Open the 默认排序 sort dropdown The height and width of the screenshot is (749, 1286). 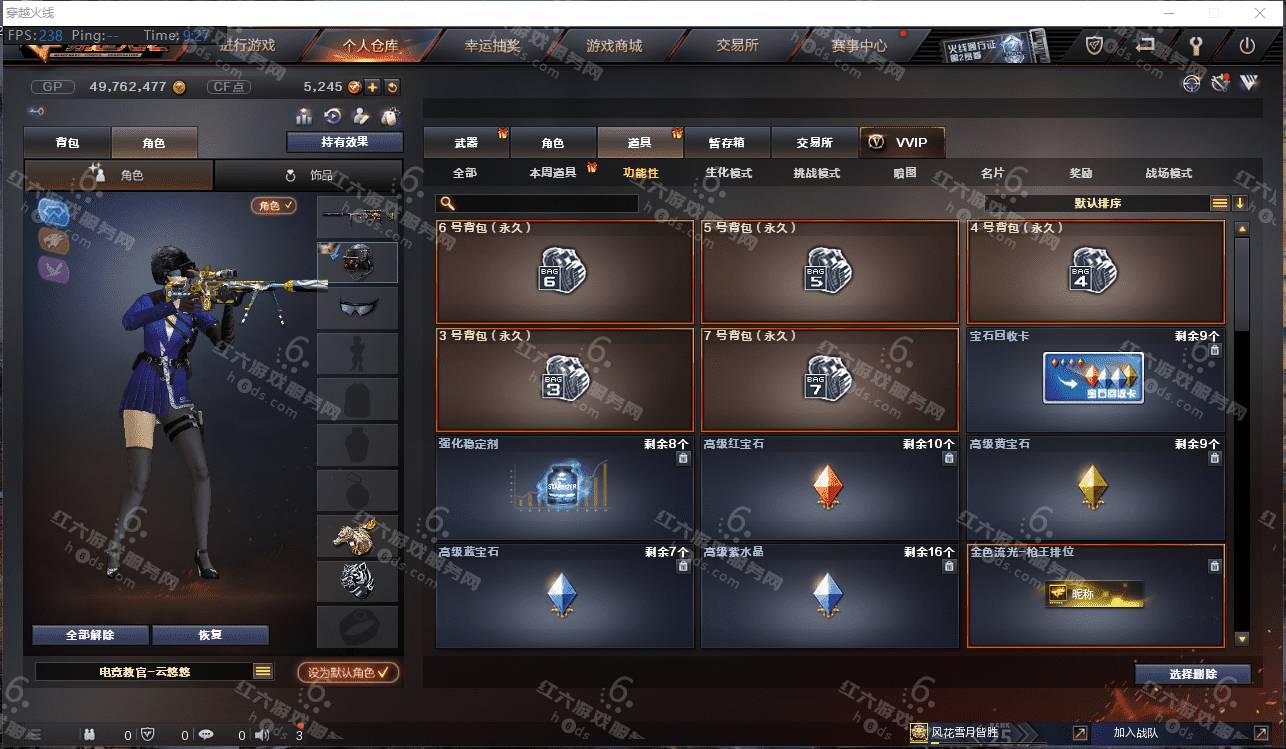pyautogui.click(x=1097, y=203)
